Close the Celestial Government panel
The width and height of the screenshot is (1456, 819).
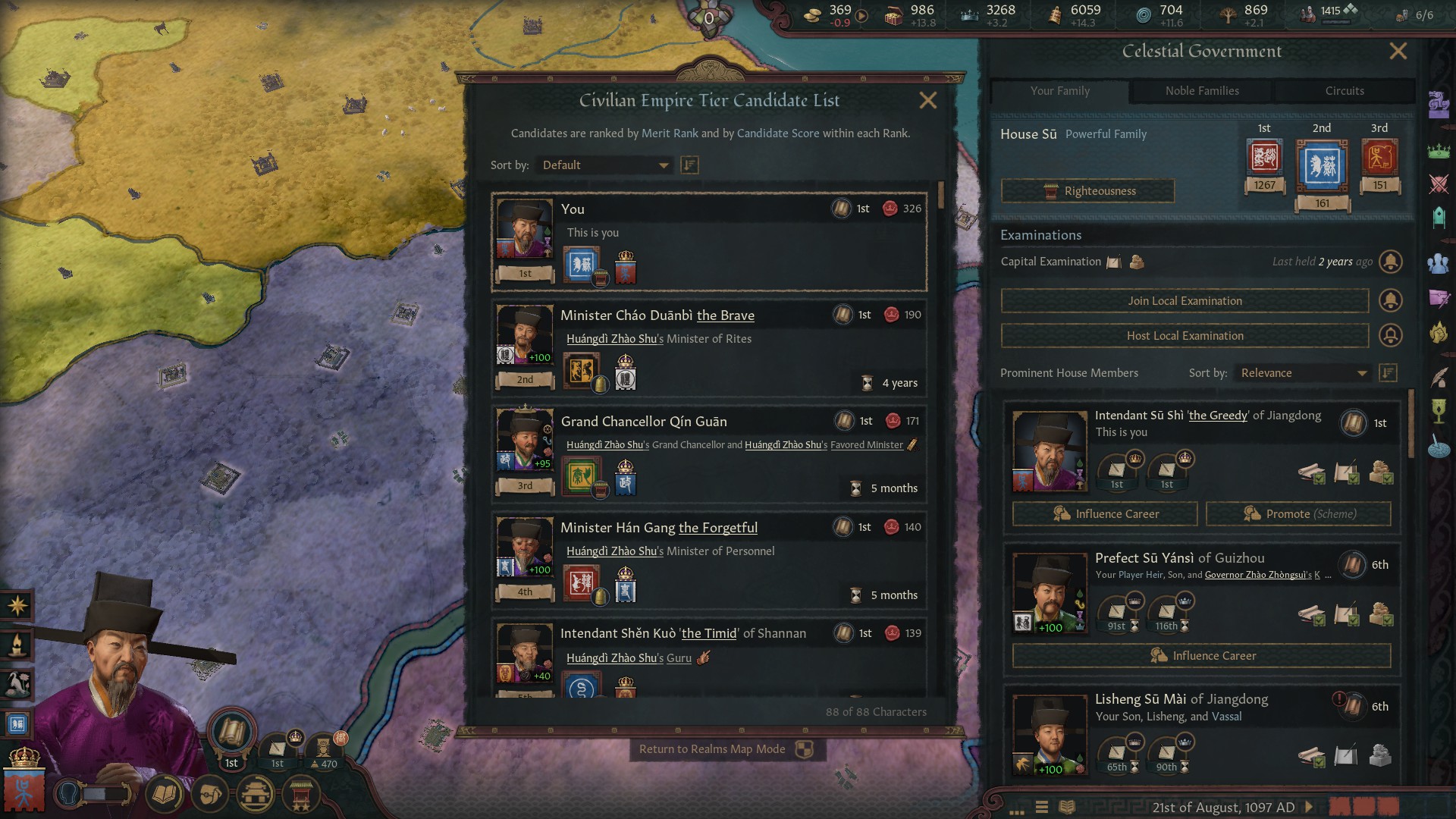pyautogui.click(x=1398, y=52)
